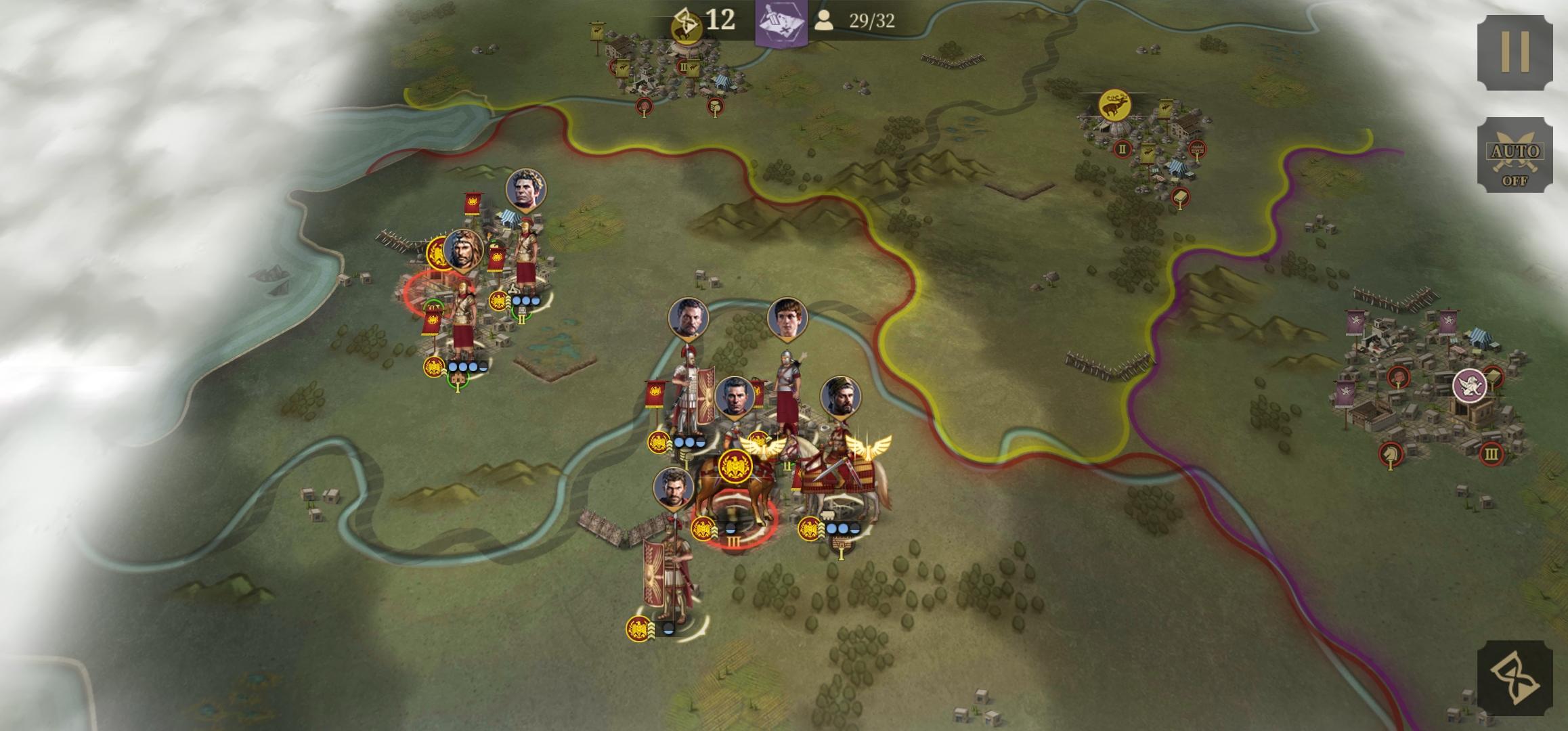
Task: Pause the game with the pause button
Action: (x=1515, y=52)
